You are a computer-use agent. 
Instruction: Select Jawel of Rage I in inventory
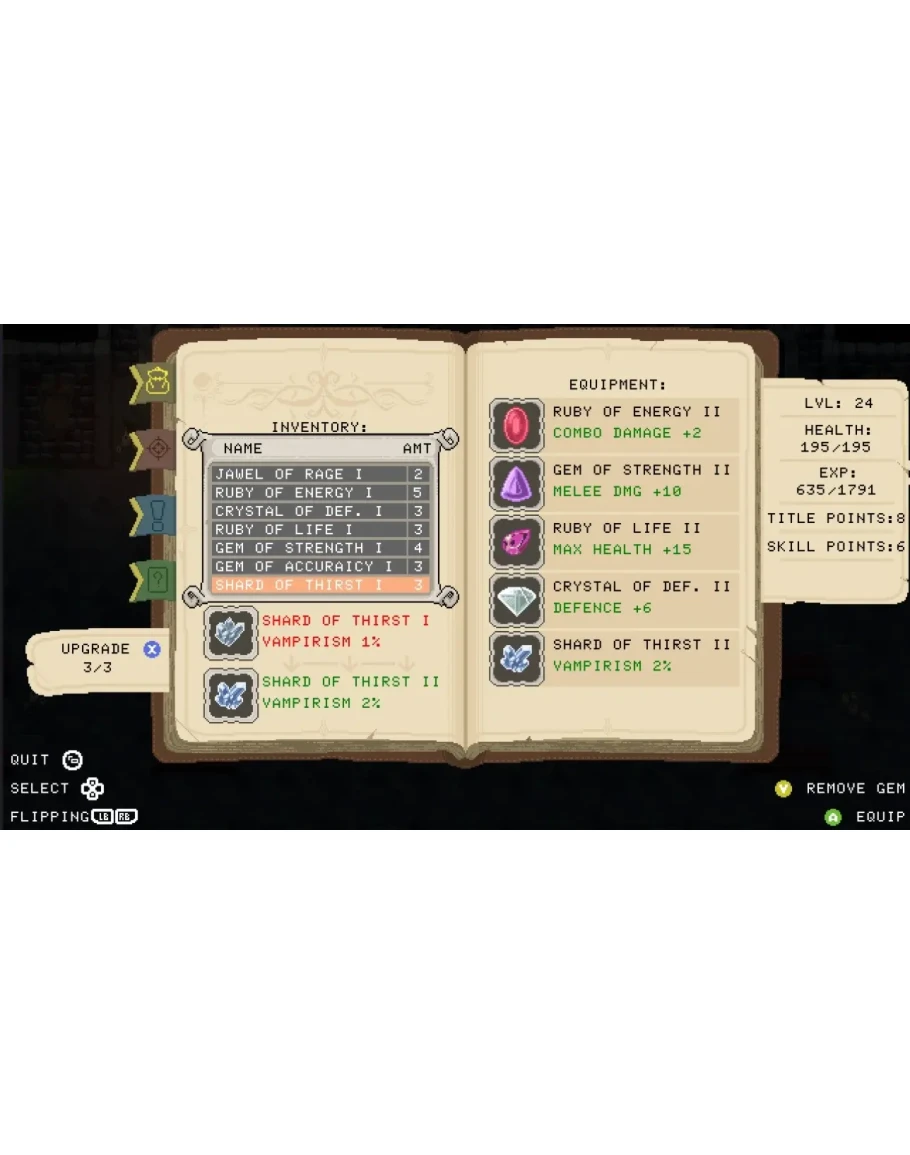tap(319, 474)
